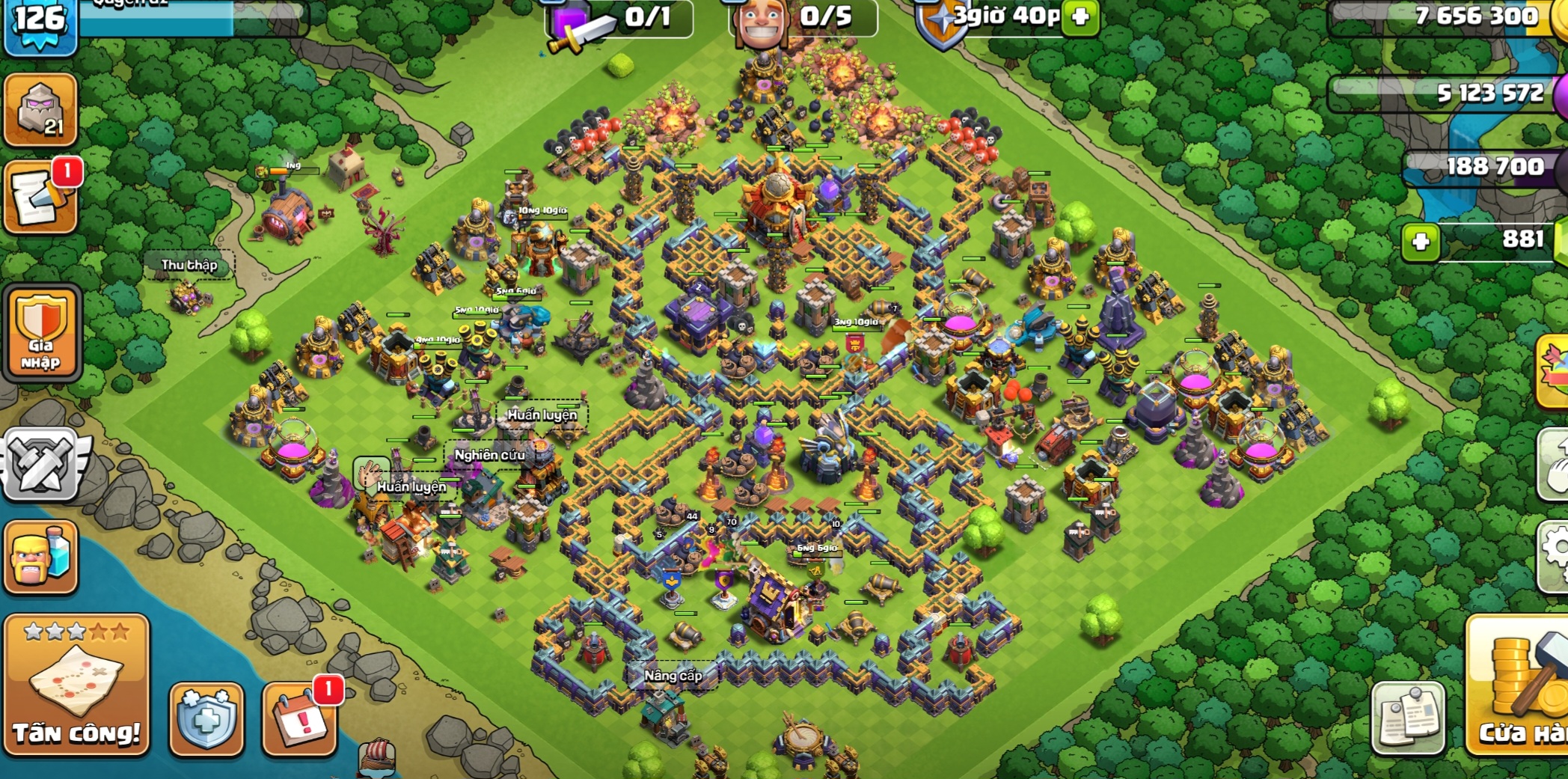Screen dimensions: 1568x779
Task: Click the Gia nhập clan shield button
Action: click(42, 333)
